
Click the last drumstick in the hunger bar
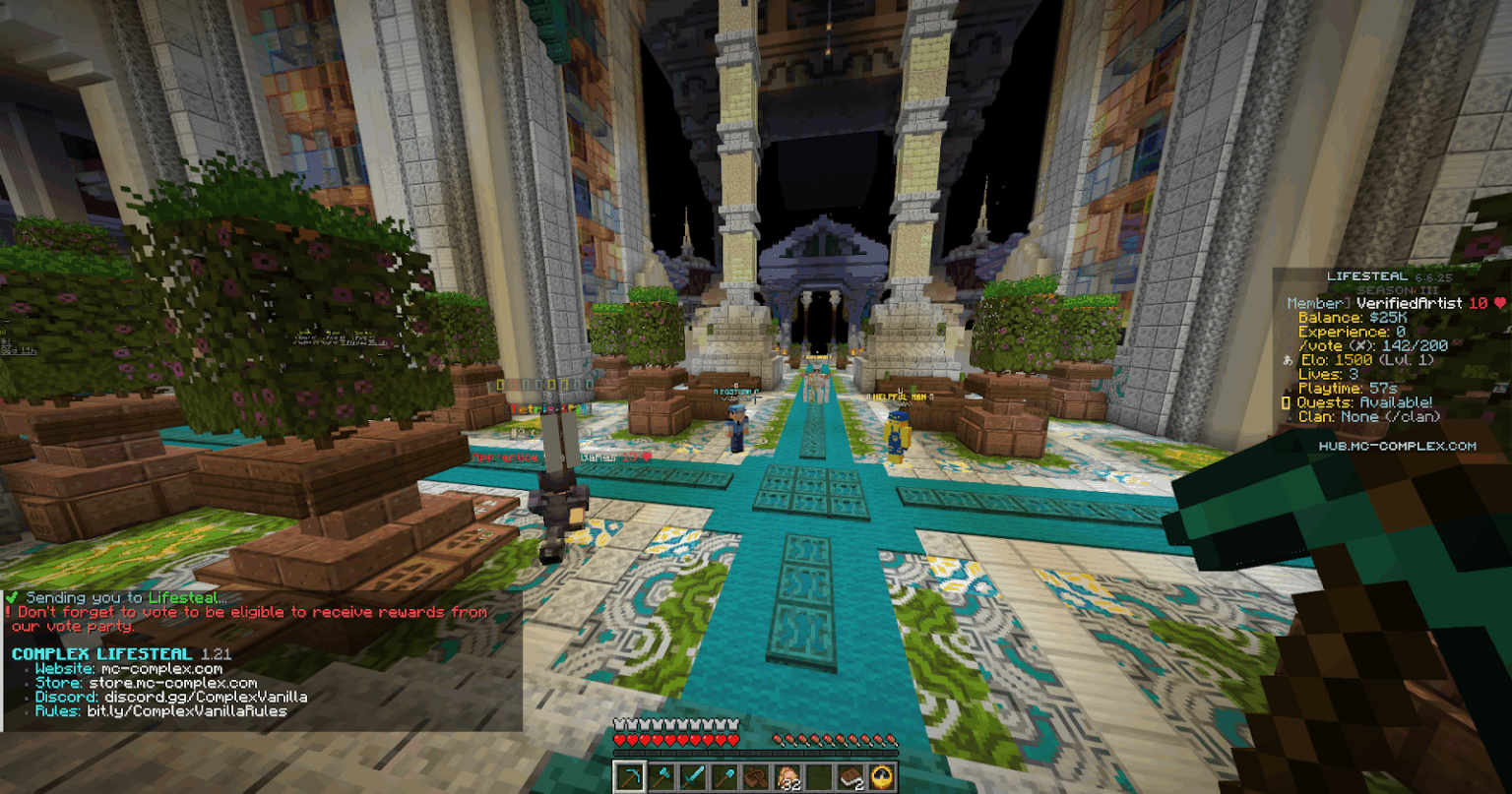tap(891, 739)
